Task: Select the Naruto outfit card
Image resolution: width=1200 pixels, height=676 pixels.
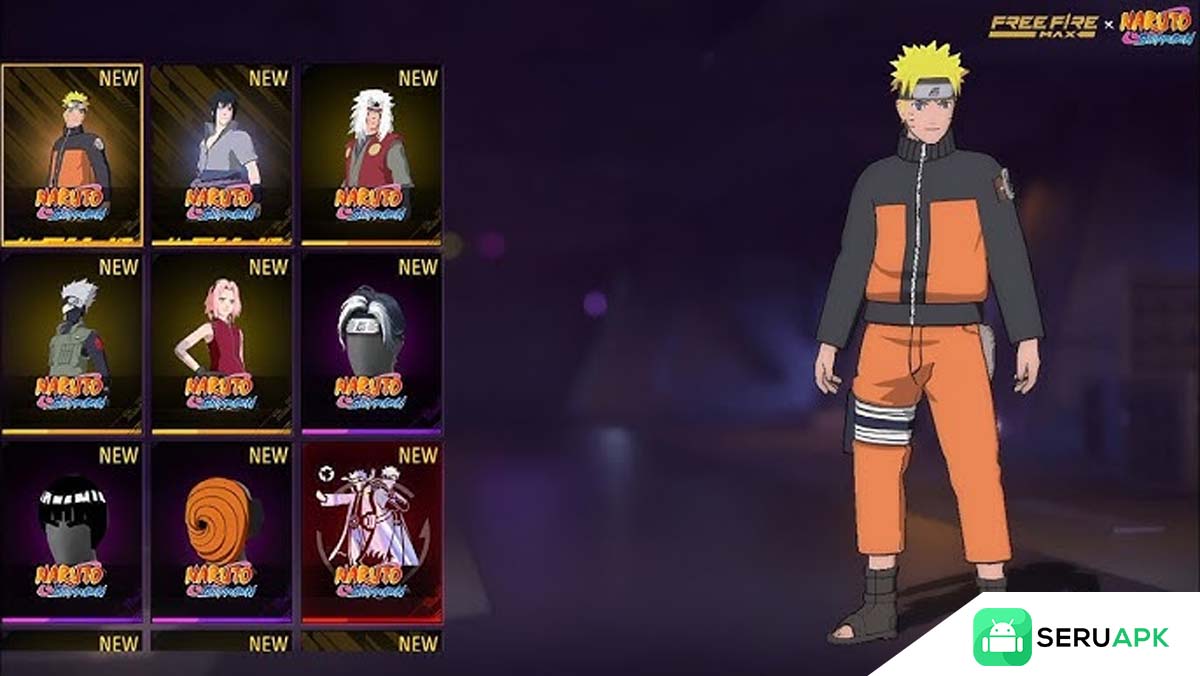Action: 72,155
